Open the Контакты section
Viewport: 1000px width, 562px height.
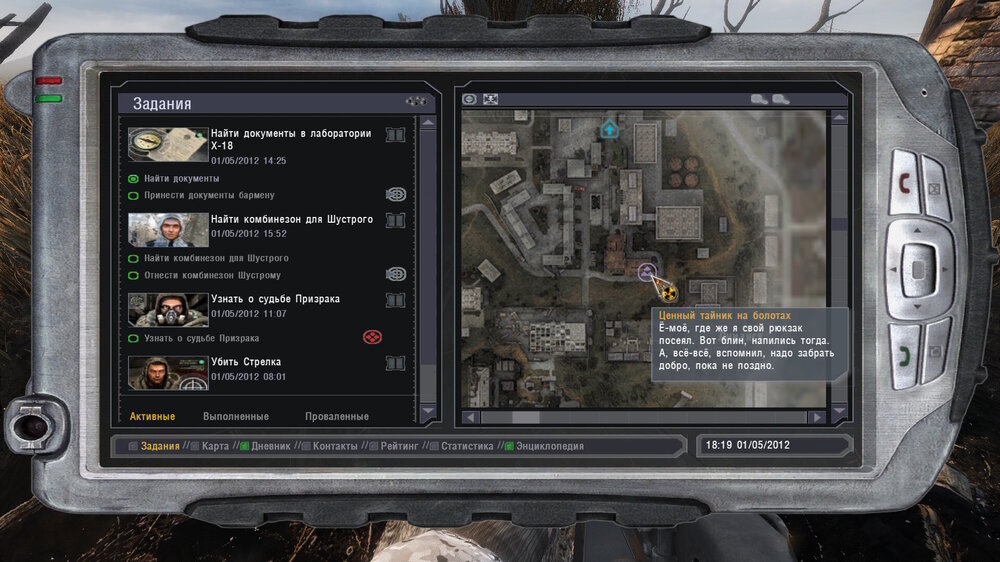click(x=334, y=446)
